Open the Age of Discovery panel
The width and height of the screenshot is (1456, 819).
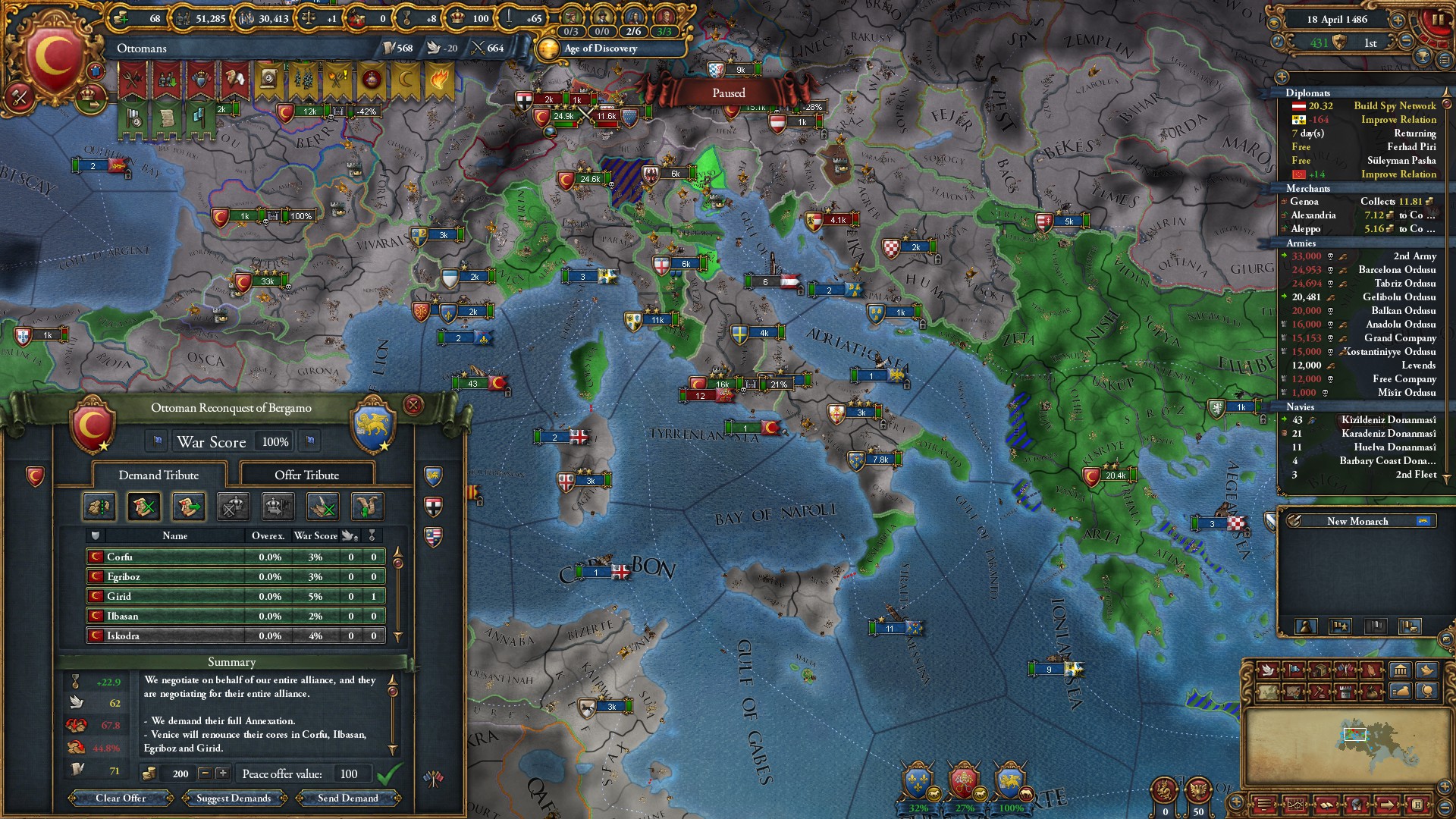click(x=599, y=49)
